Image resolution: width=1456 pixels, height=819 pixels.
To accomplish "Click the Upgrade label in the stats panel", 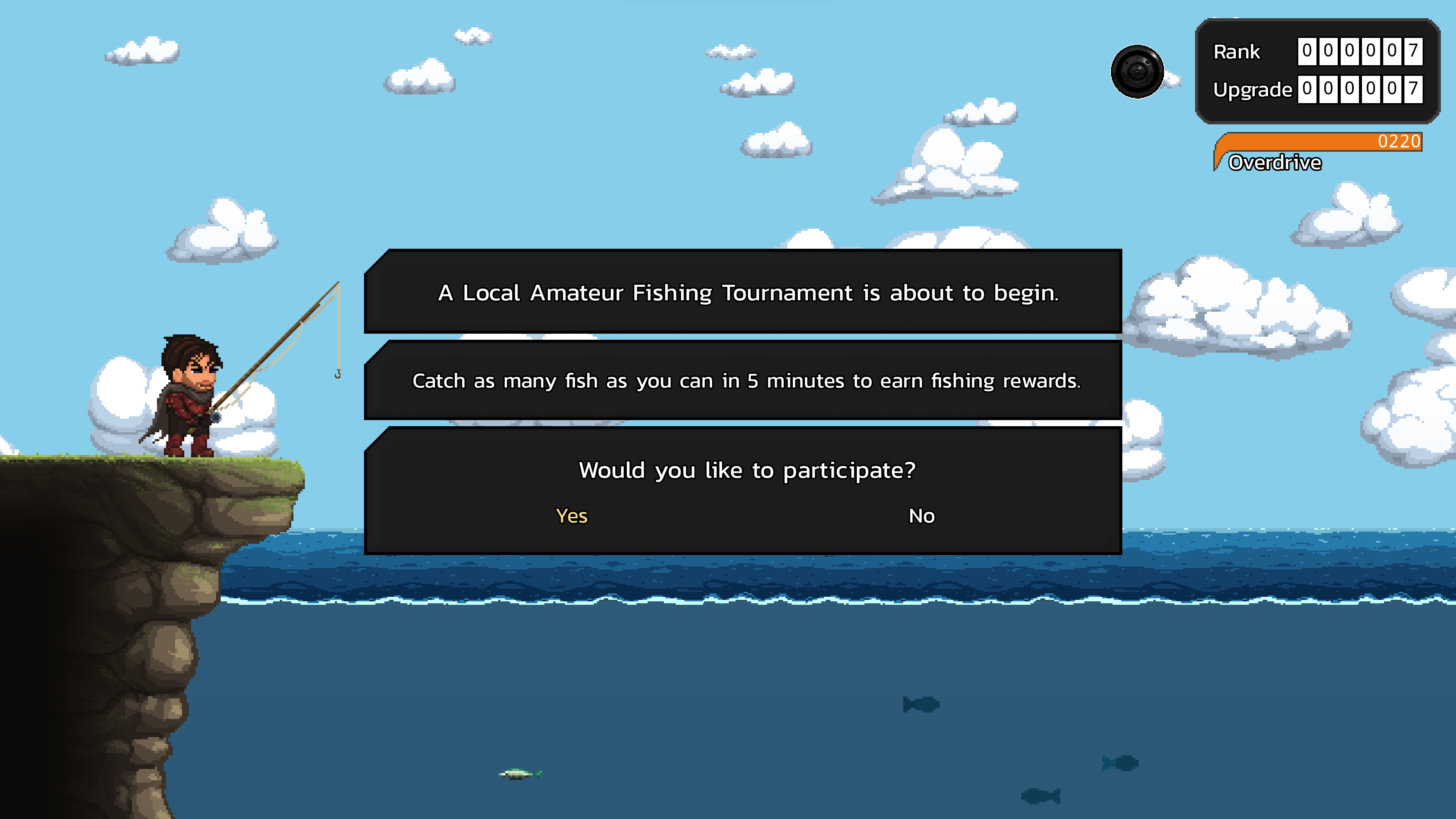I will pos(1252,89).
